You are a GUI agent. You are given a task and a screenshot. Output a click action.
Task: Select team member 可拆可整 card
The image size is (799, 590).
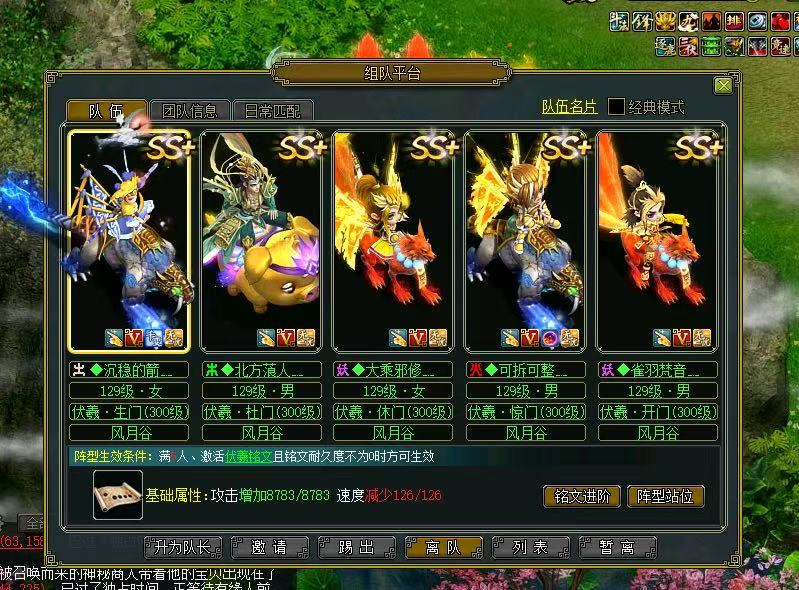[x=526, y=241]
